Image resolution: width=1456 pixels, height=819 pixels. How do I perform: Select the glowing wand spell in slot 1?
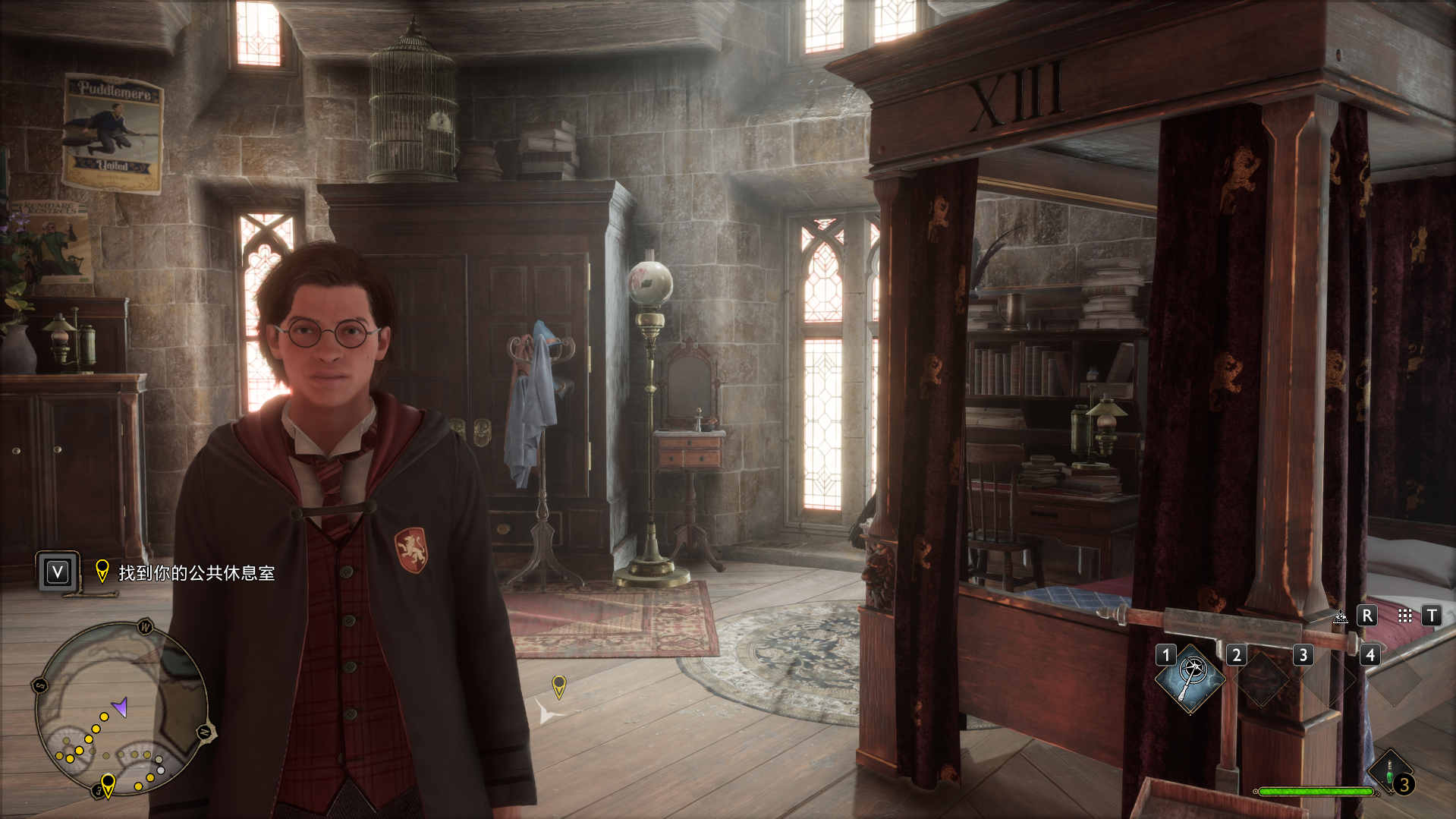click(1190, 679)
